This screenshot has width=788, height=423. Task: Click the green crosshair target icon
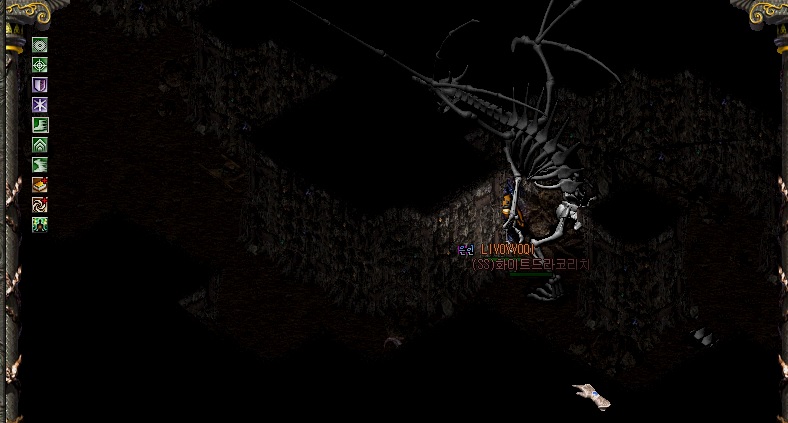[x=40, y=65]
